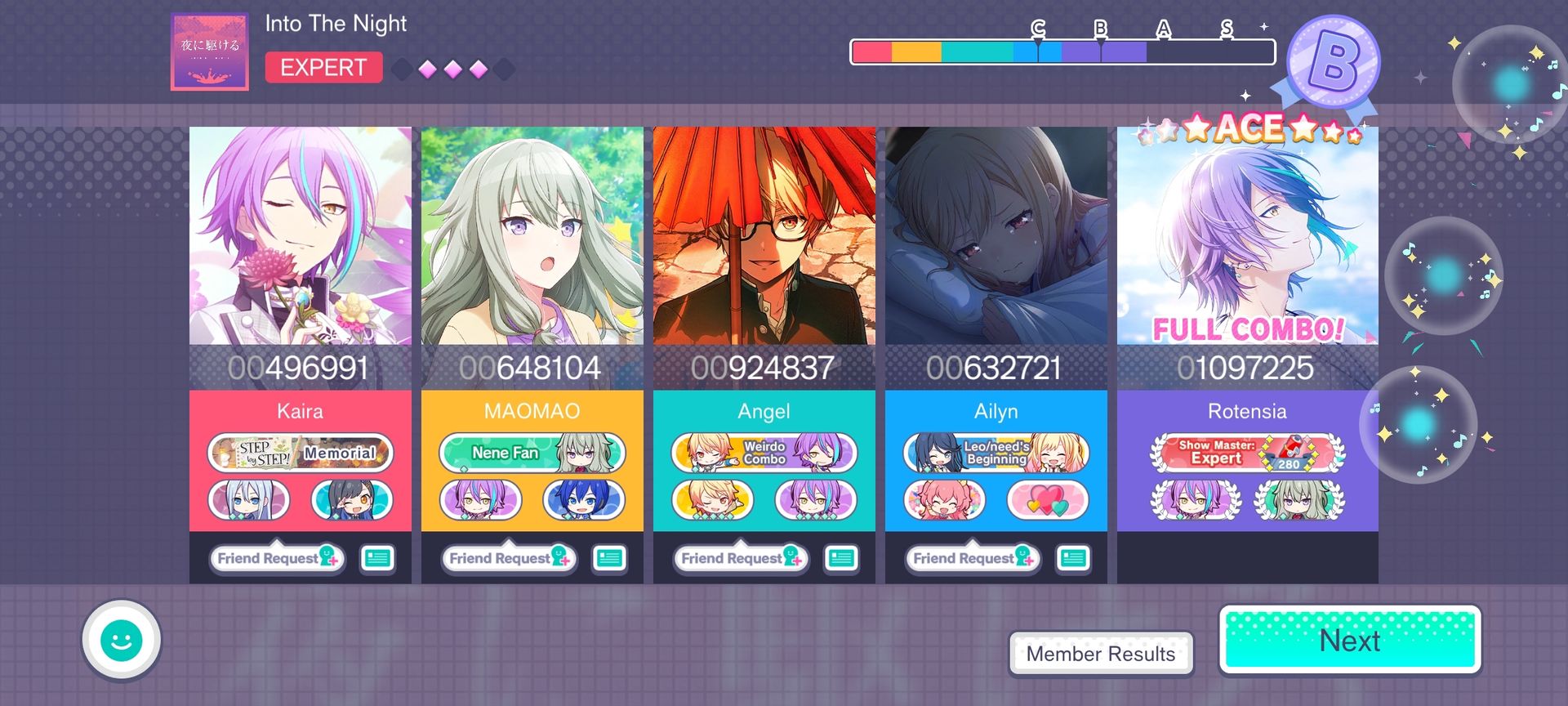Proceed with the Next button

[x=1350, y=641]
